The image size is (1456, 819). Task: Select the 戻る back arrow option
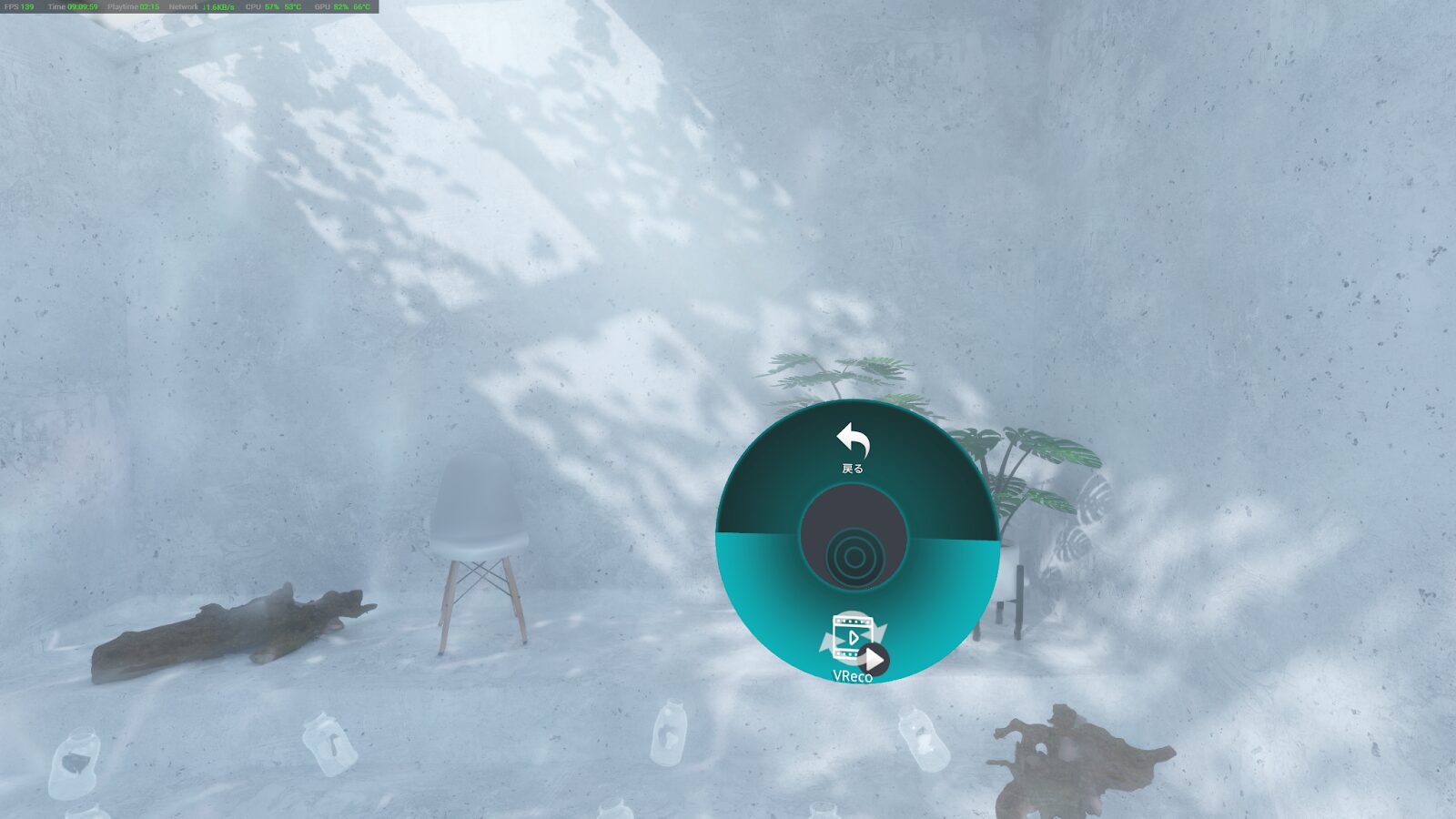point(853,448)
